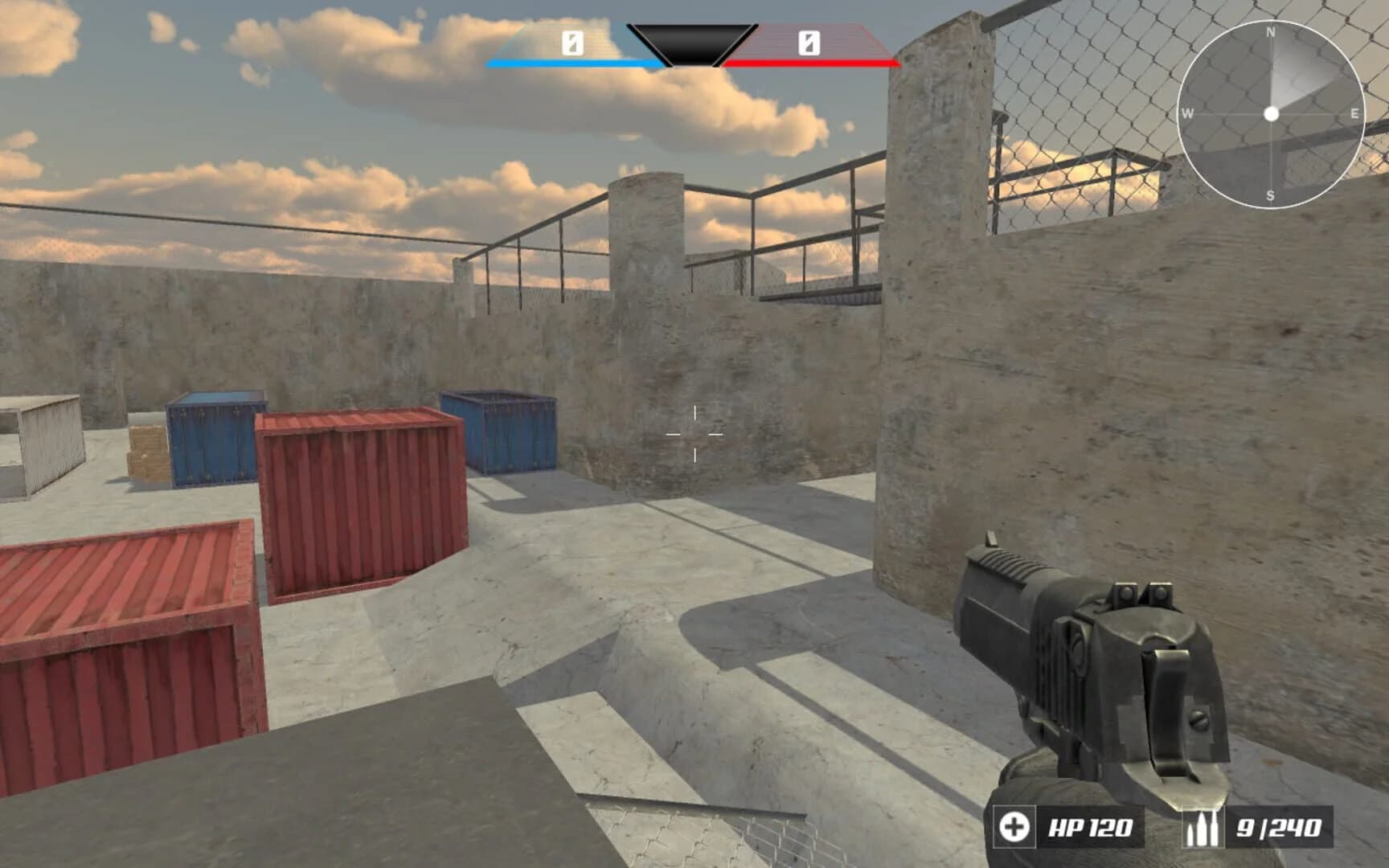Select the compass in the top-right corner

pos(1272,114)
